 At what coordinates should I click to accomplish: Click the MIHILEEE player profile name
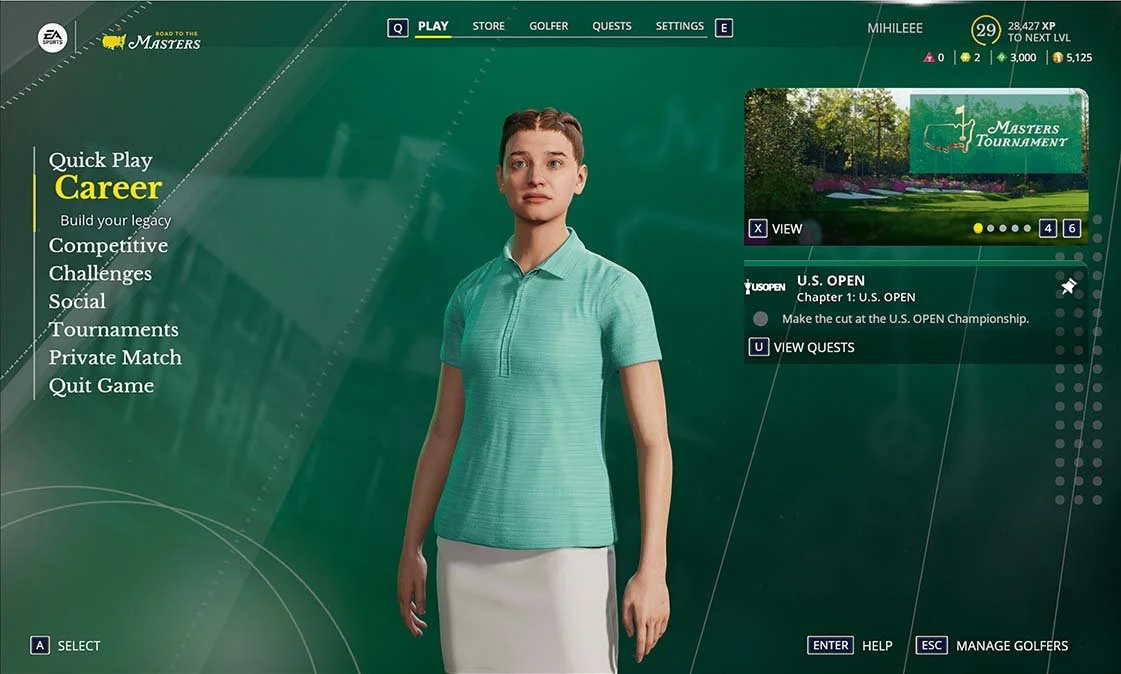coord(895,29)
